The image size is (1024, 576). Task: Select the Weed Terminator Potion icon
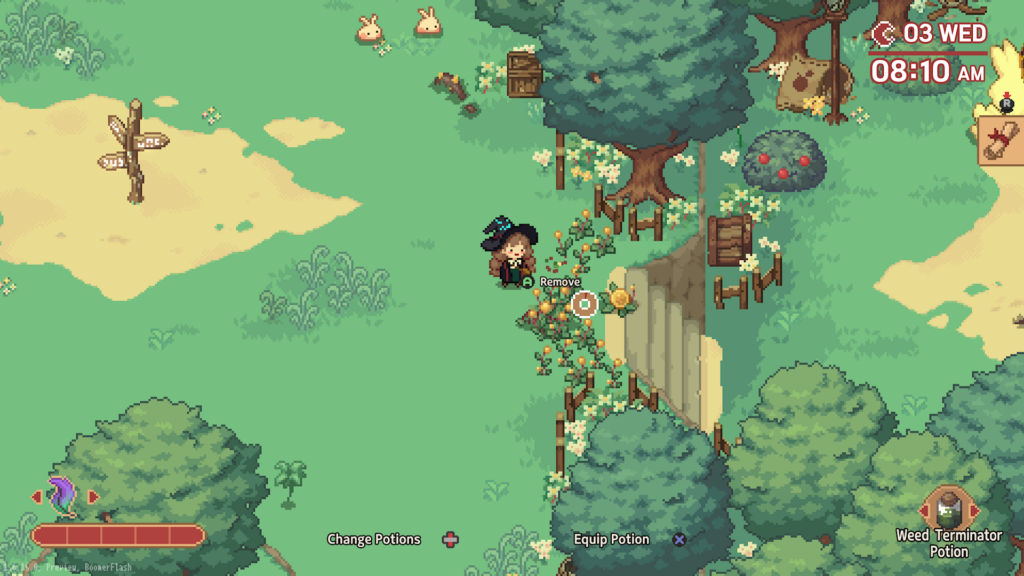tap(948, 508)
